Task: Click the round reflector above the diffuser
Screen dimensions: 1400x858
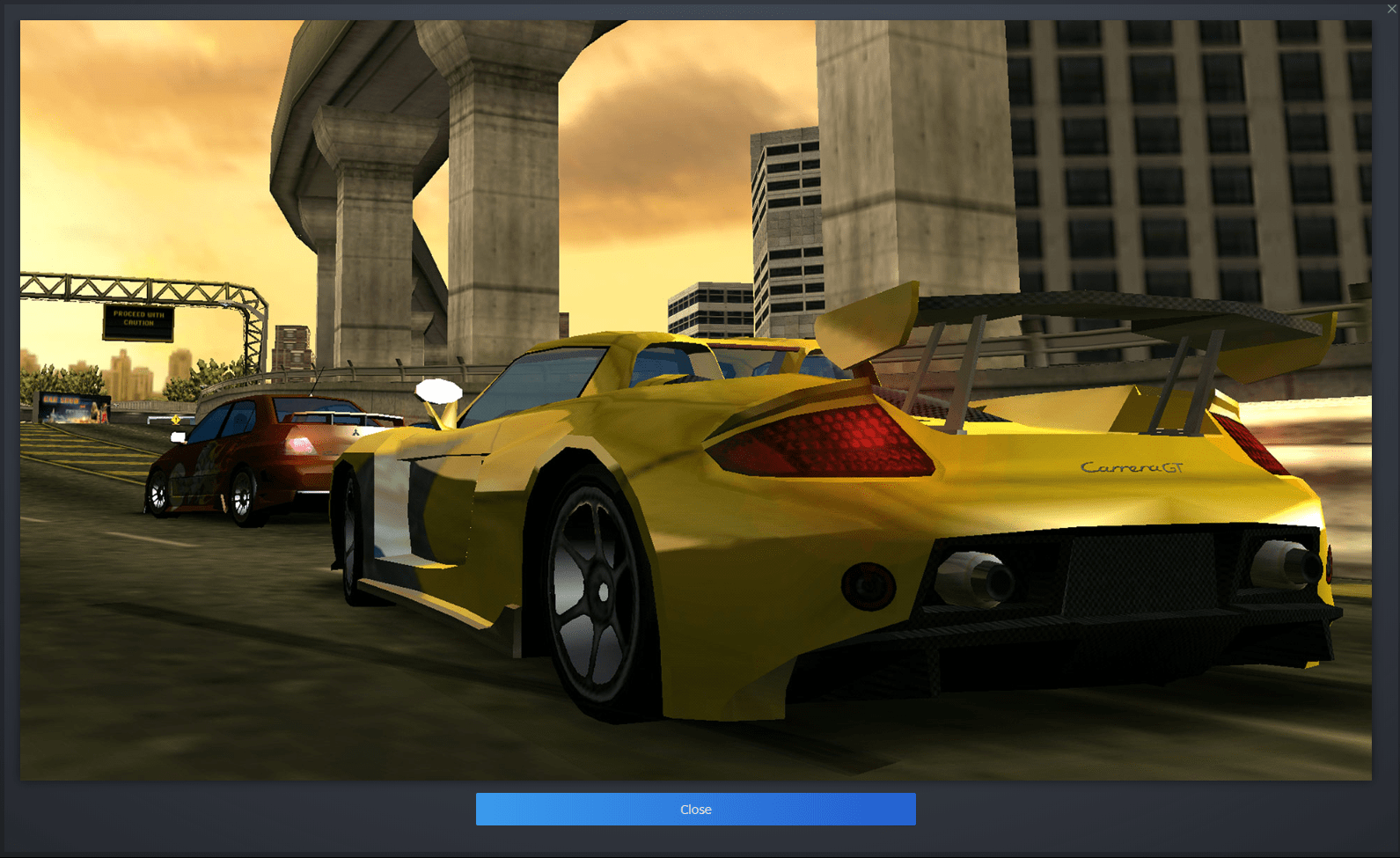Action: (x=868, y=583)
